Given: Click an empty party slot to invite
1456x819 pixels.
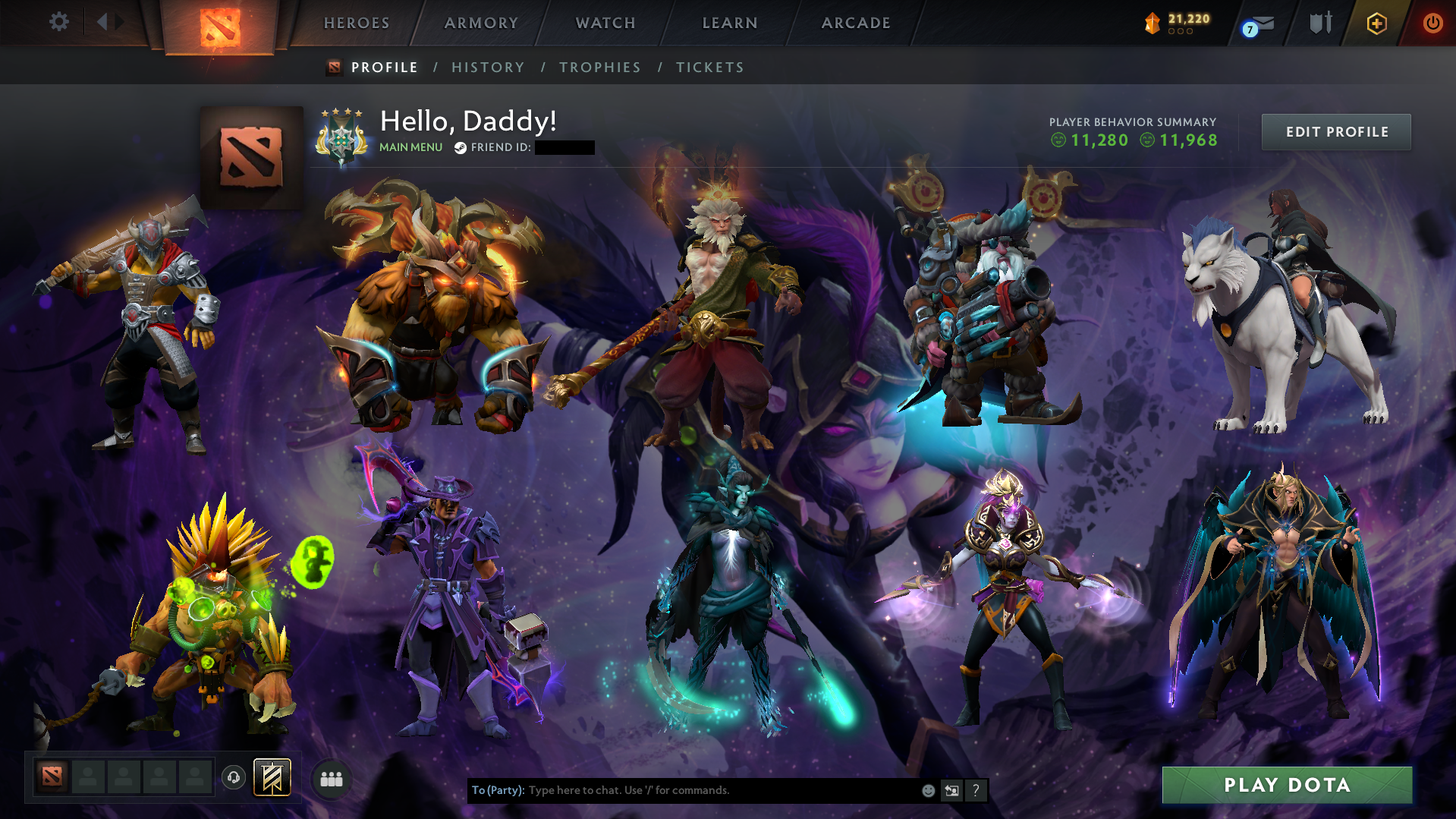Looking at the screenshot, I should pyautogui.click(x=88, y=777).
